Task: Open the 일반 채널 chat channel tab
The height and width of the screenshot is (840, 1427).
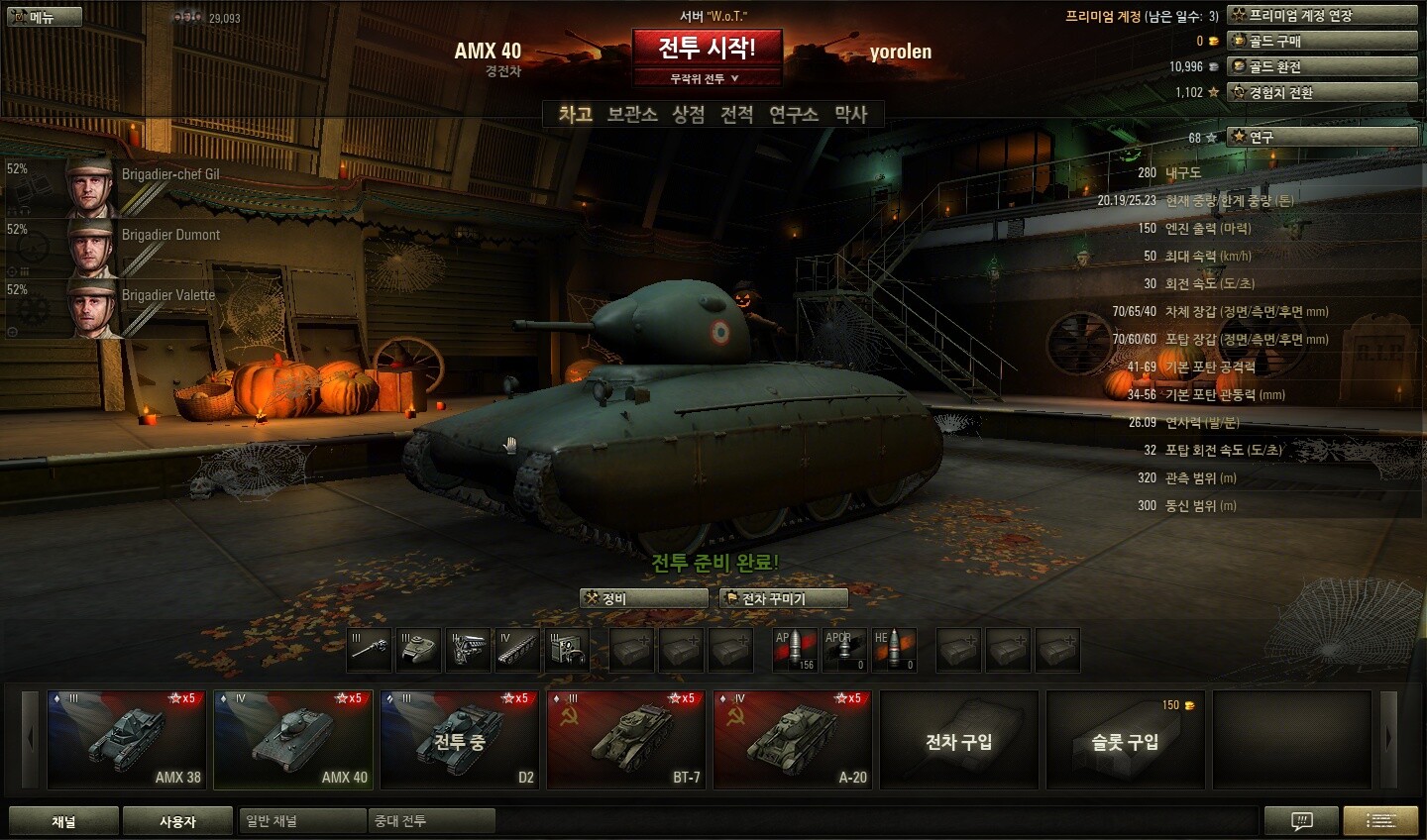Action: click(x=302, y=821)
